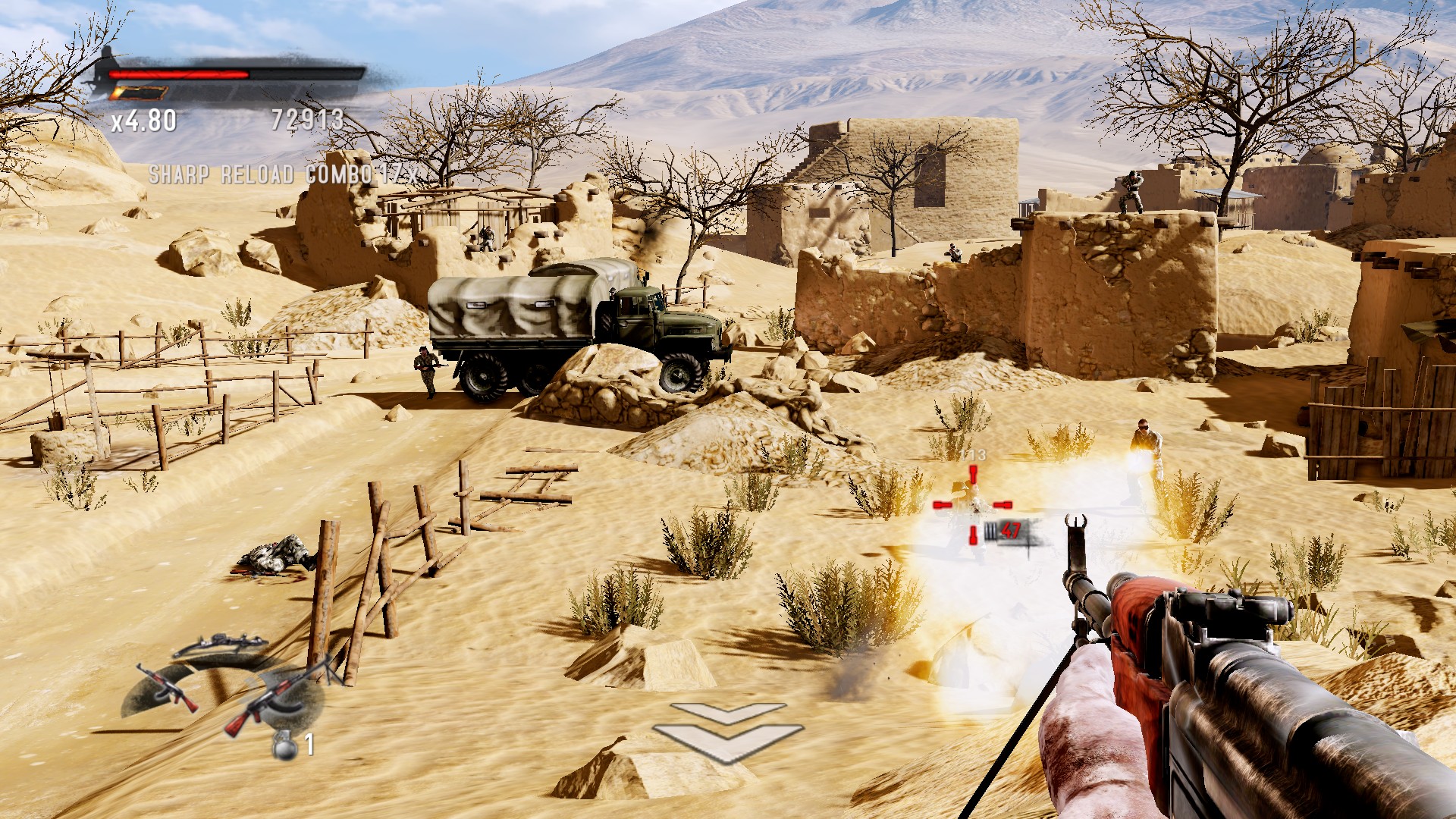Click the glowing magazine icon below health bar
This screenshot has width=1456, height=819.
[x=140, y=93]
